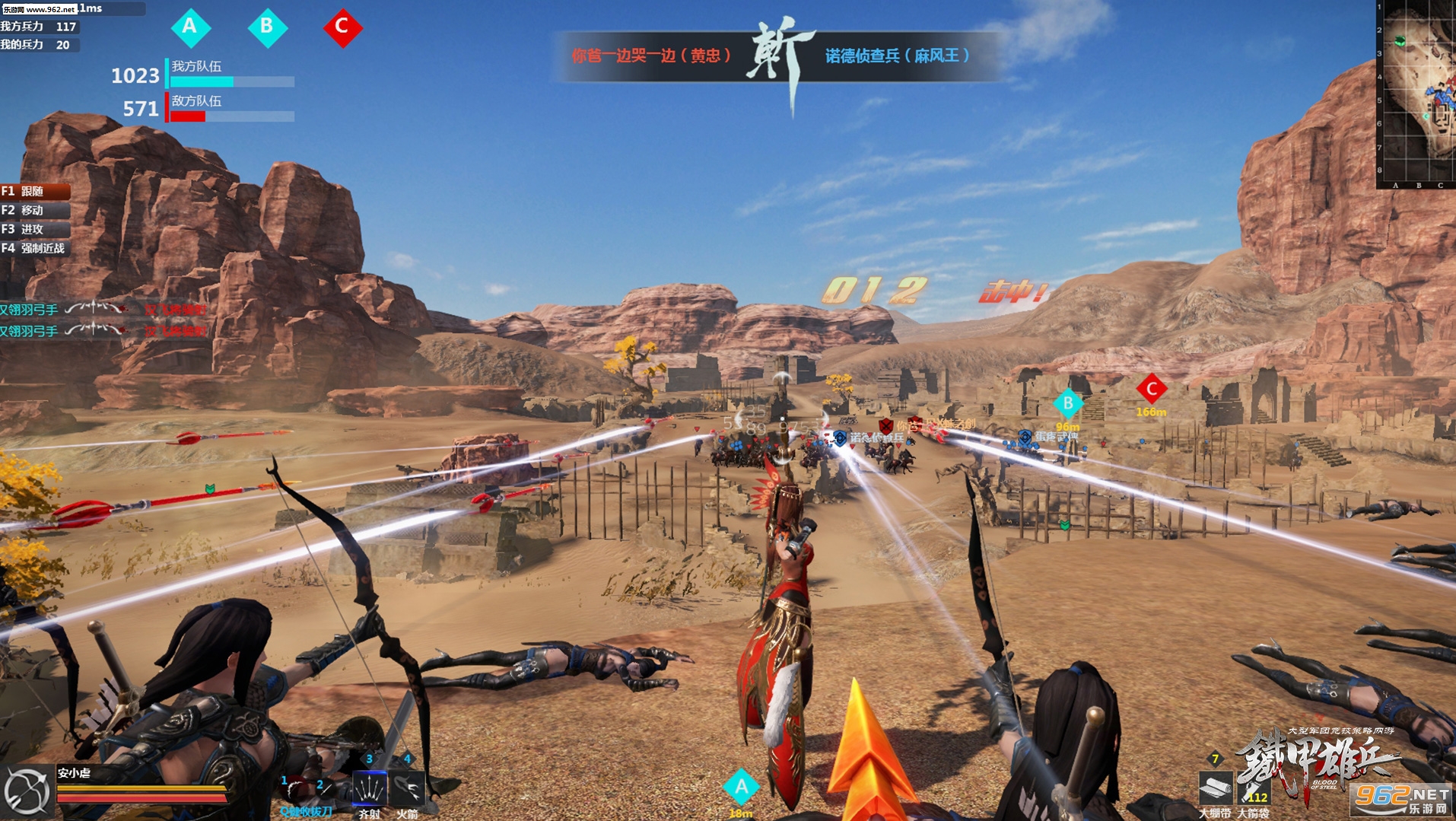Viewport: 1456px width, 821px height.
Task: Activate the F4 forced melee command
Action: pyautogui.click(x=34, y=248)
